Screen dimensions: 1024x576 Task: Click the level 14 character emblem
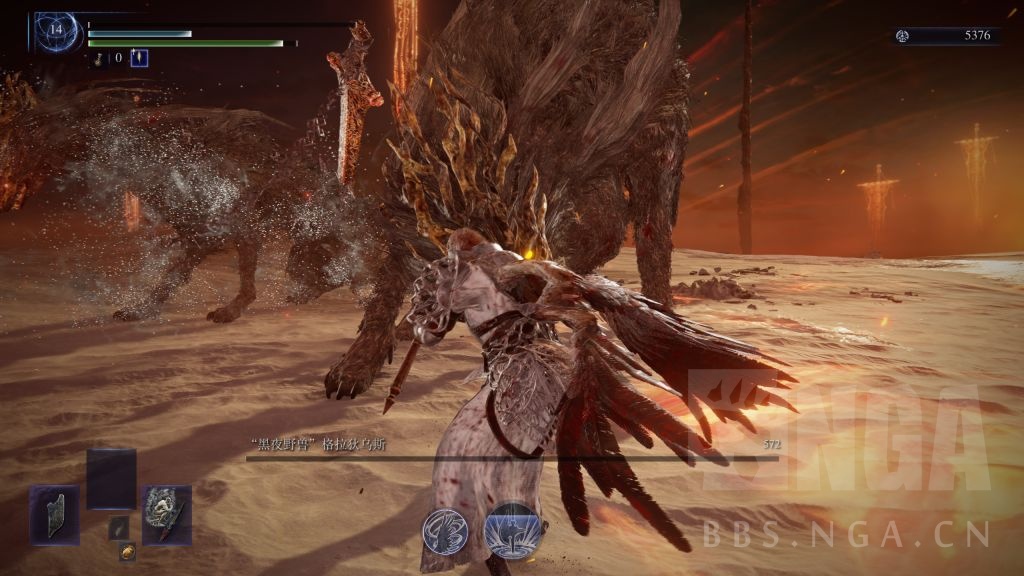tap(55, 32)
